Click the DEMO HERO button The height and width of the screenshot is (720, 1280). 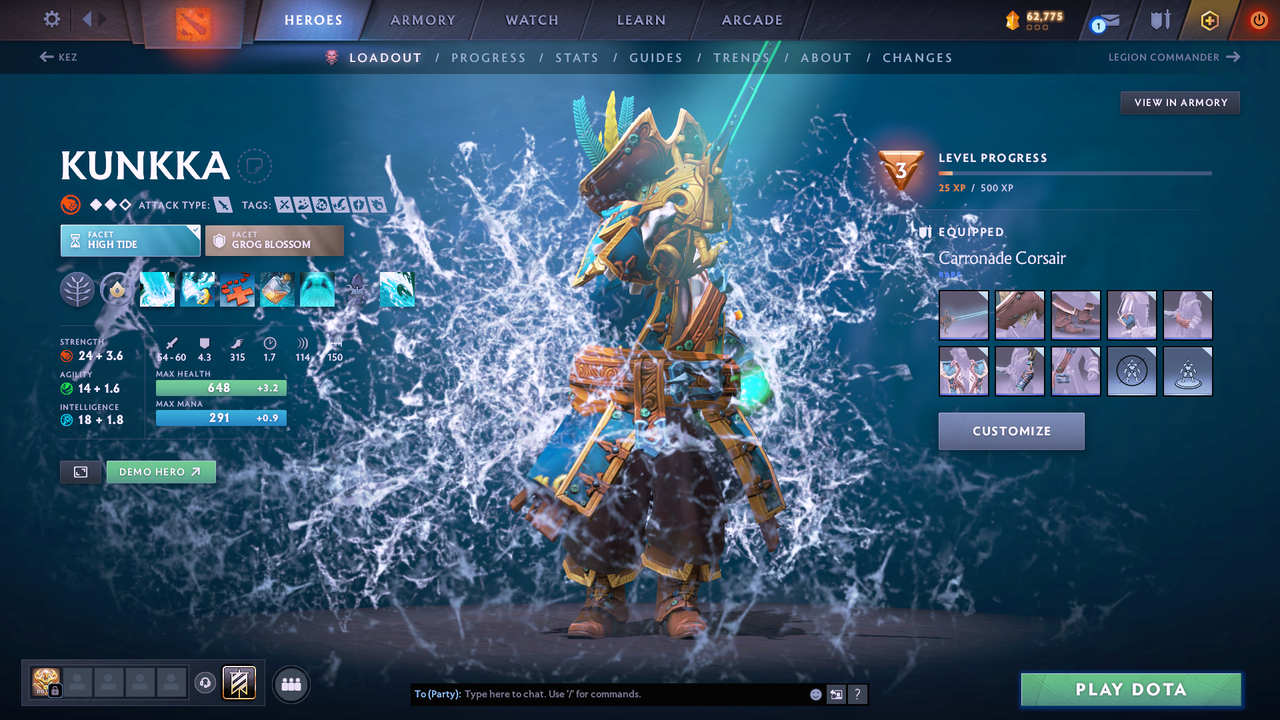160,471
